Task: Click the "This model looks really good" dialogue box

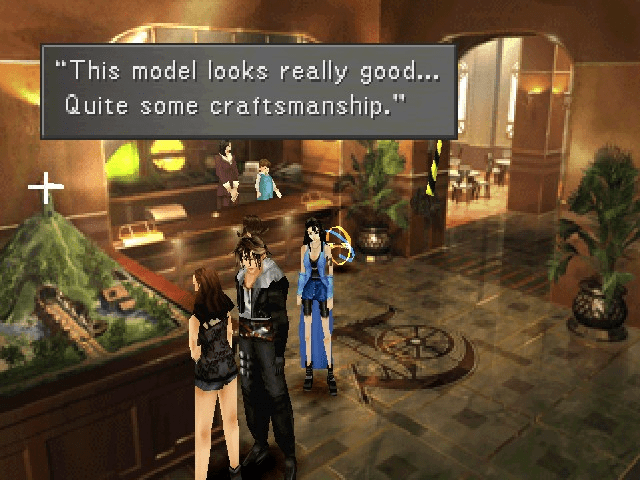Action: (248, 90)
